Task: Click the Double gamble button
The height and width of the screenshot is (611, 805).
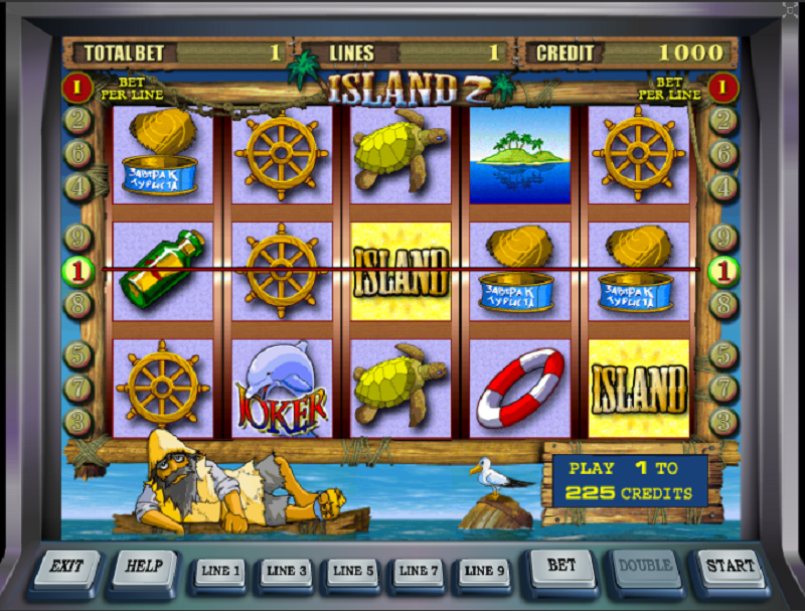Action: 645,567
